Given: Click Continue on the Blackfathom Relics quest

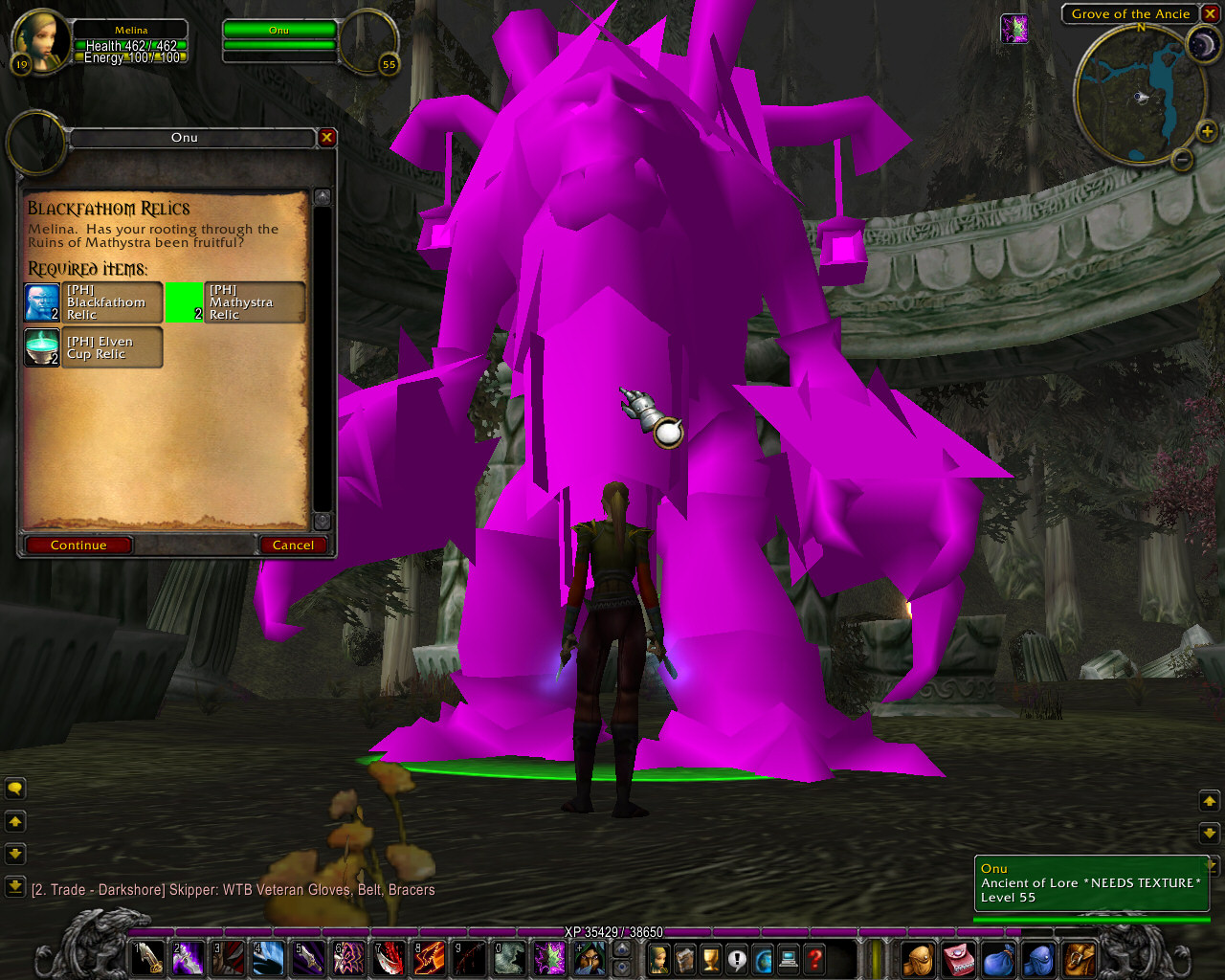Looking at the screenshot, I should [78, 545].
